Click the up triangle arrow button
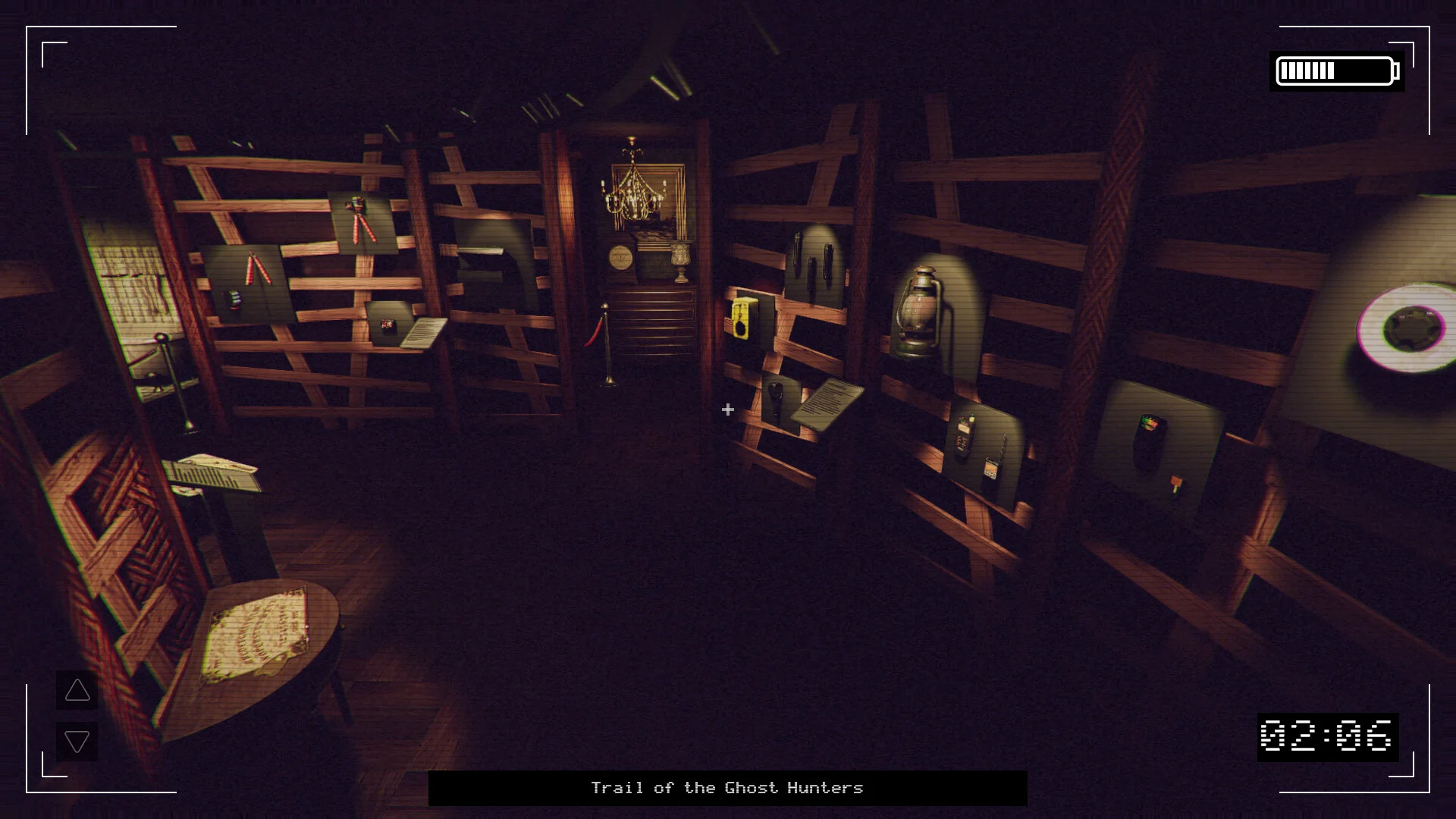 77,690
